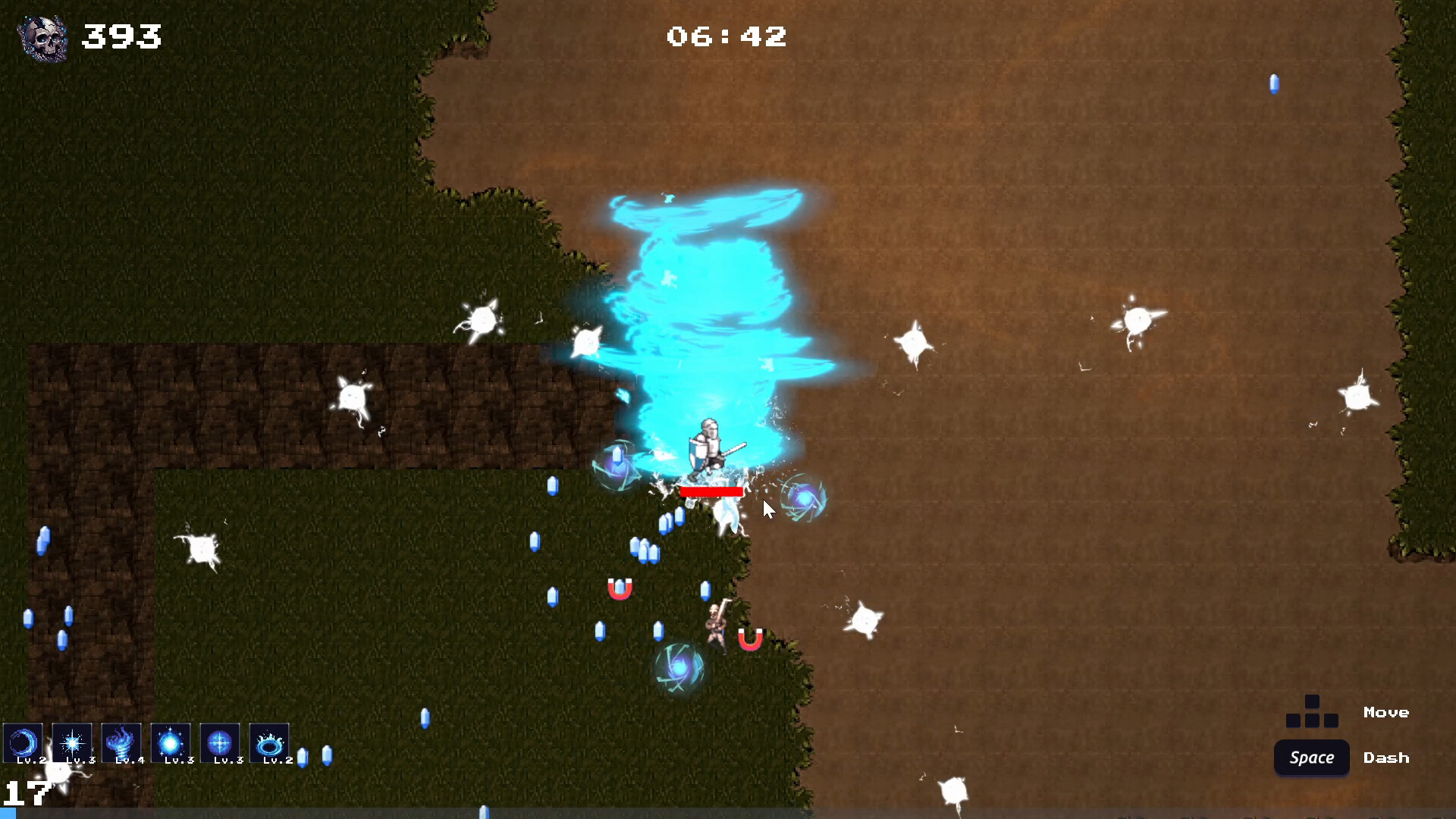
Task: Select the Lv.2 water ring portal skill icon
Action: coord(269,743)
